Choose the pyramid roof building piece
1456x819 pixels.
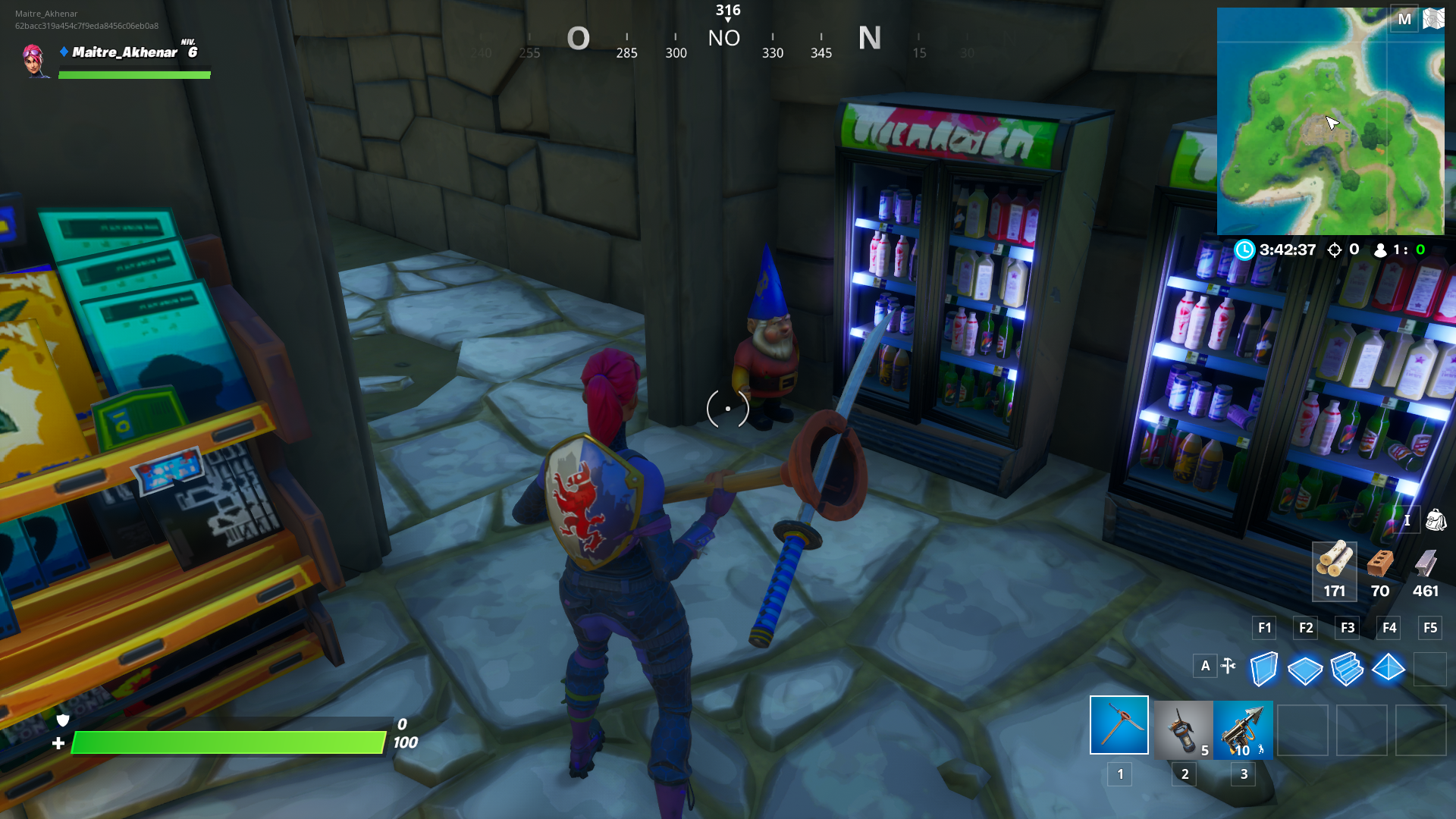pos(1389,668)
